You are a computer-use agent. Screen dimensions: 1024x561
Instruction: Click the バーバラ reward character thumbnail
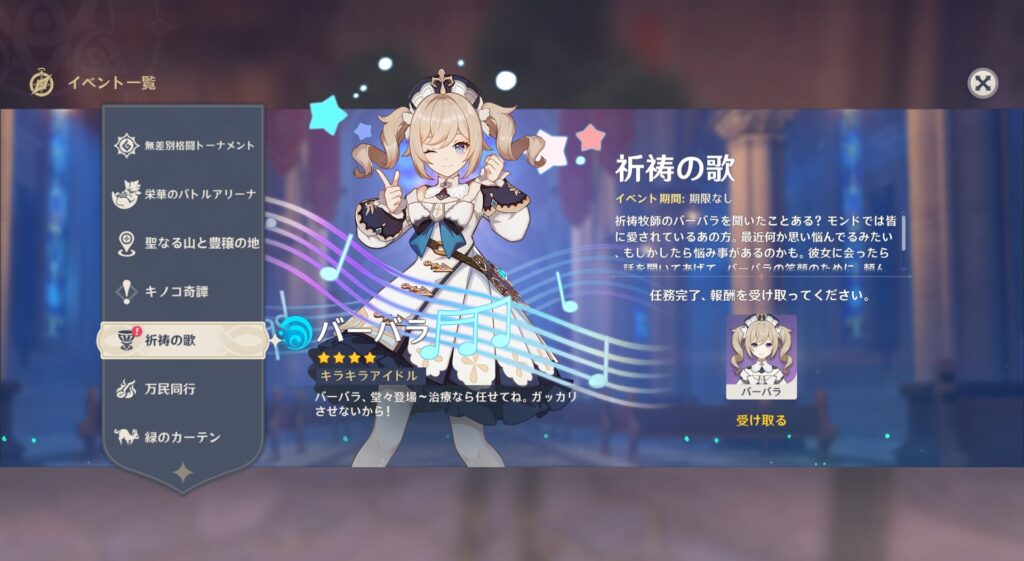point(761,357)
